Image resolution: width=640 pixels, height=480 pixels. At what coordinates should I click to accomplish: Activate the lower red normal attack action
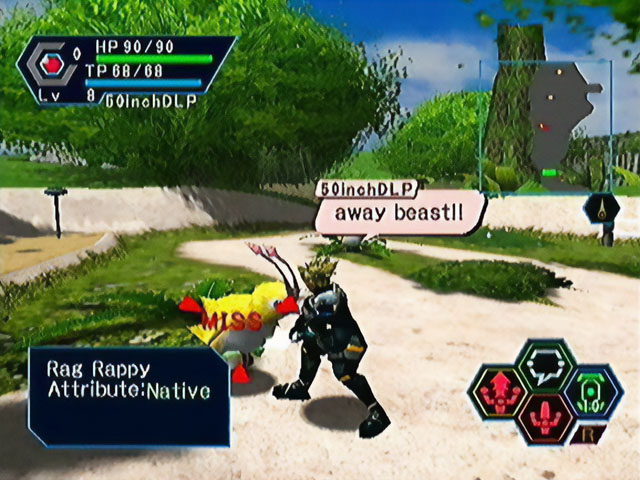(545, 419)
